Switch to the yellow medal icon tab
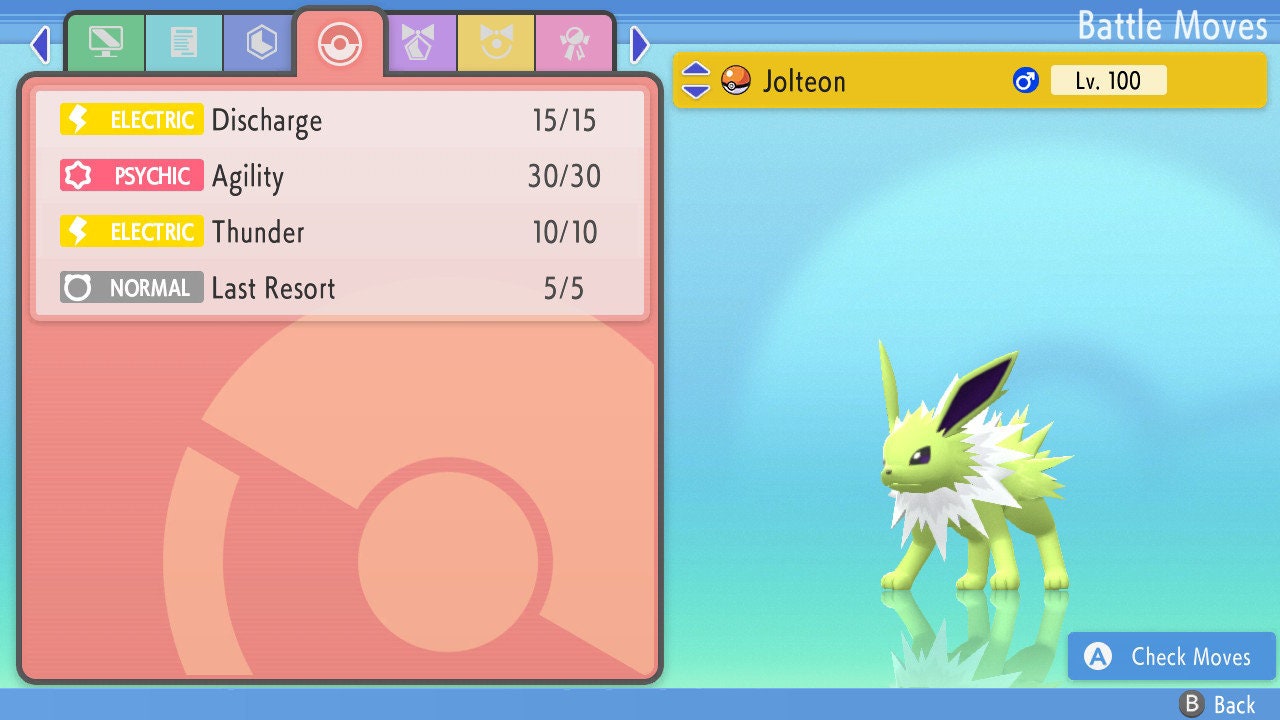The height and width of the screenshot is (720, 1280). coord(497,43)
